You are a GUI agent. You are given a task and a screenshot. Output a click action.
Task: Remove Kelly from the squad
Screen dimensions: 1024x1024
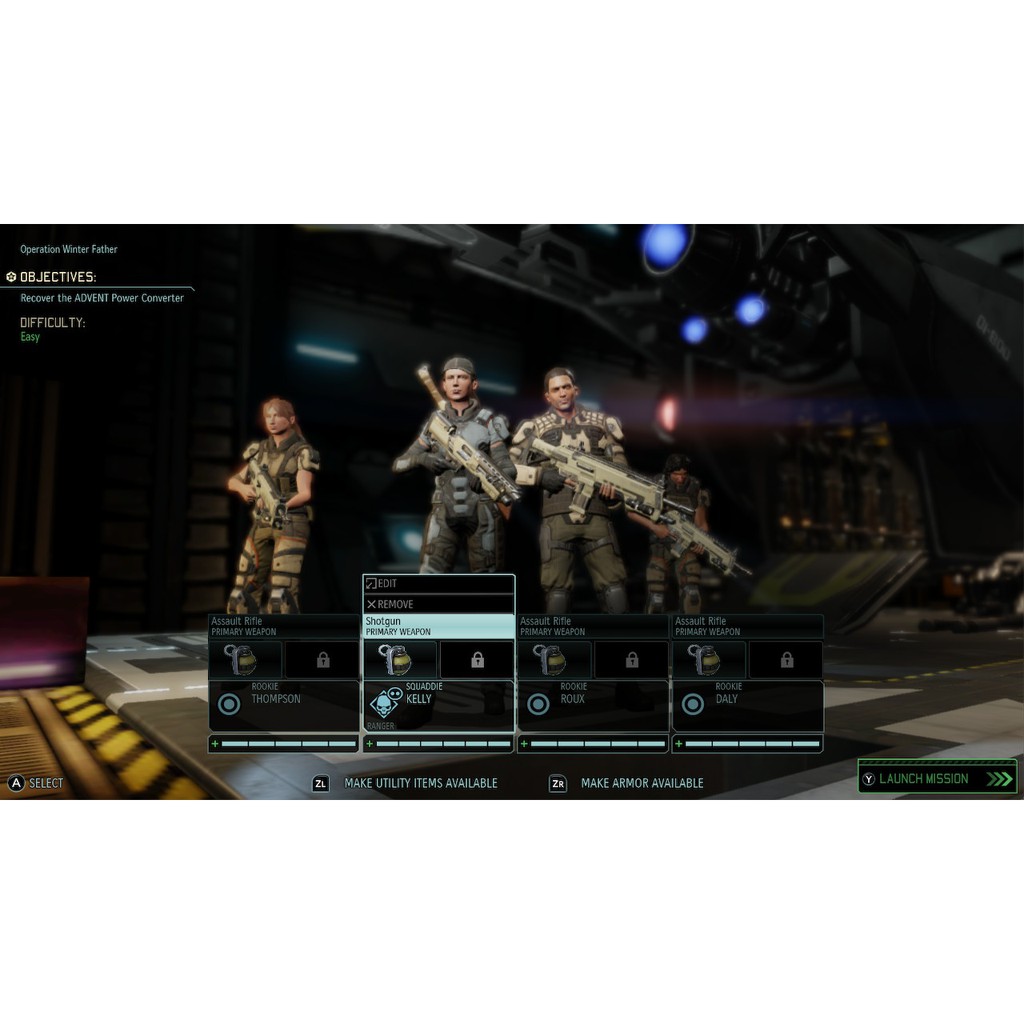(438, 604)
